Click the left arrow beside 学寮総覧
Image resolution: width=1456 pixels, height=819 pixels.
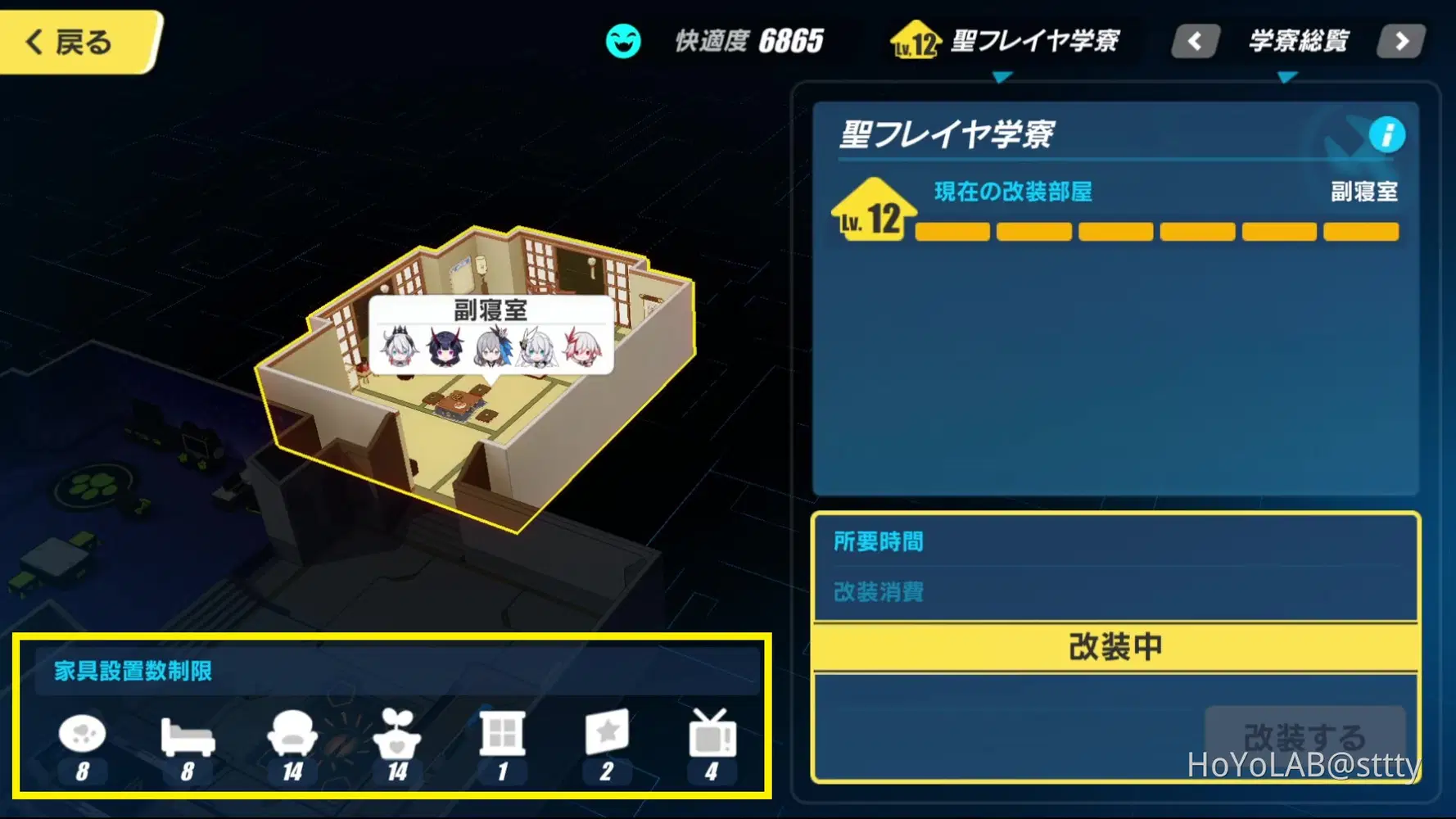click(1195, 40)
